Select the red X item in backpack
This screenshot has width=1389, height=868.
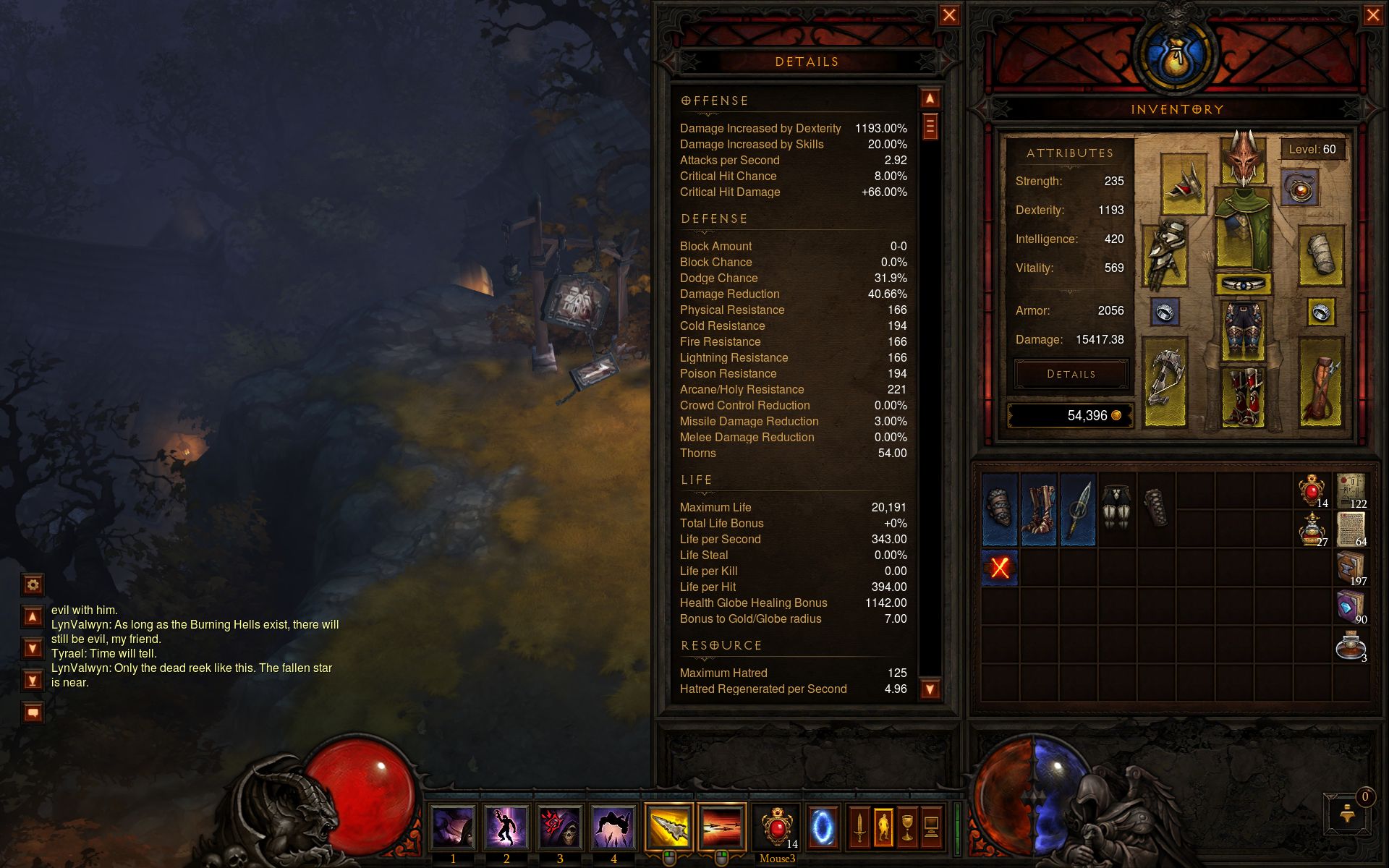[x=1000, y=568]
